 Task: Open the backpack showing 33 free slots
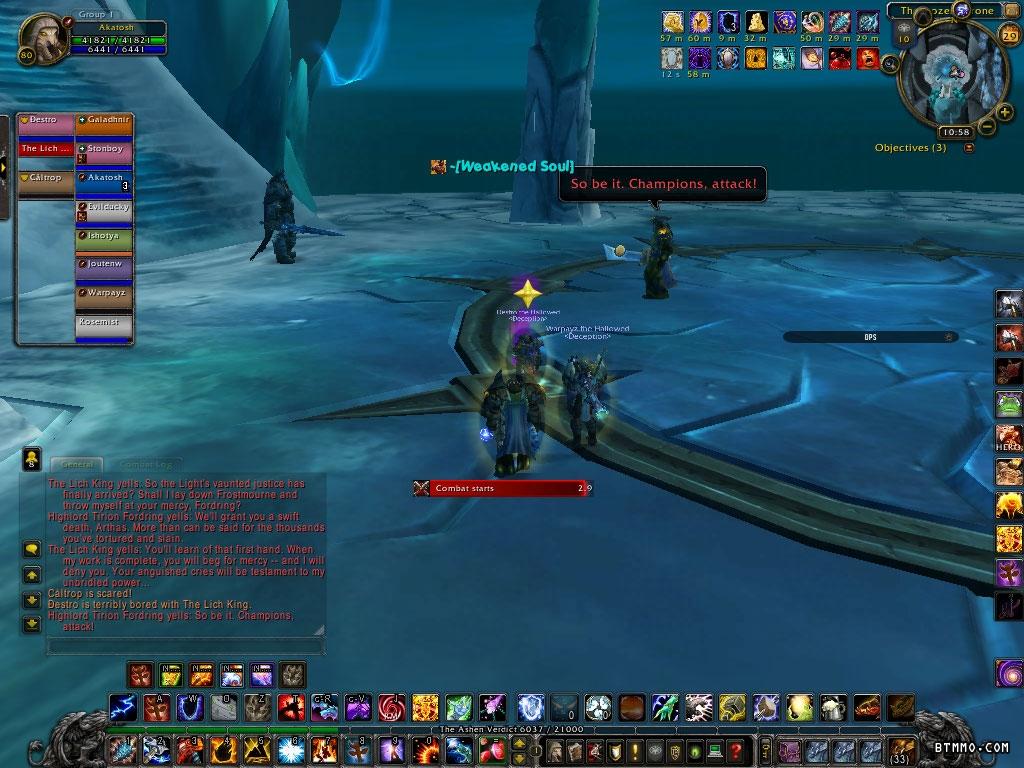[x=903, y=750]
